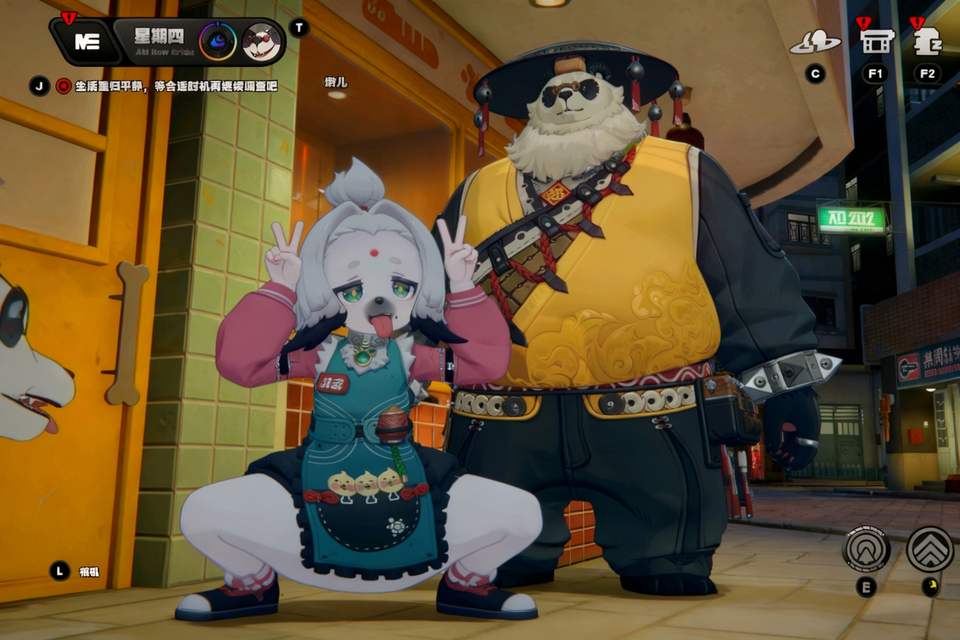Open the main menu logo button
The height and width of the screenshot is (640, 960).
pos(86,42)
